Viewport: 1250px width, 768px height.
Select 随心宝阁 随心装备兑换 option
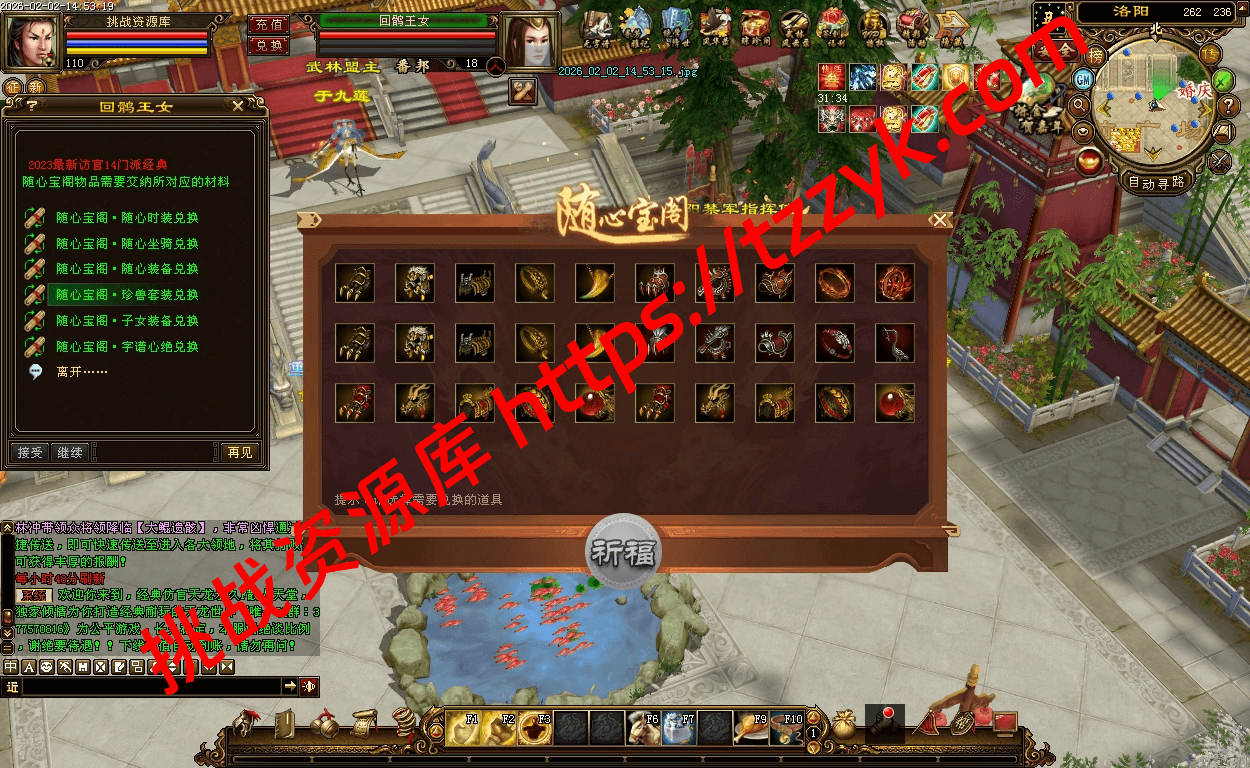[x=127, y=269]
